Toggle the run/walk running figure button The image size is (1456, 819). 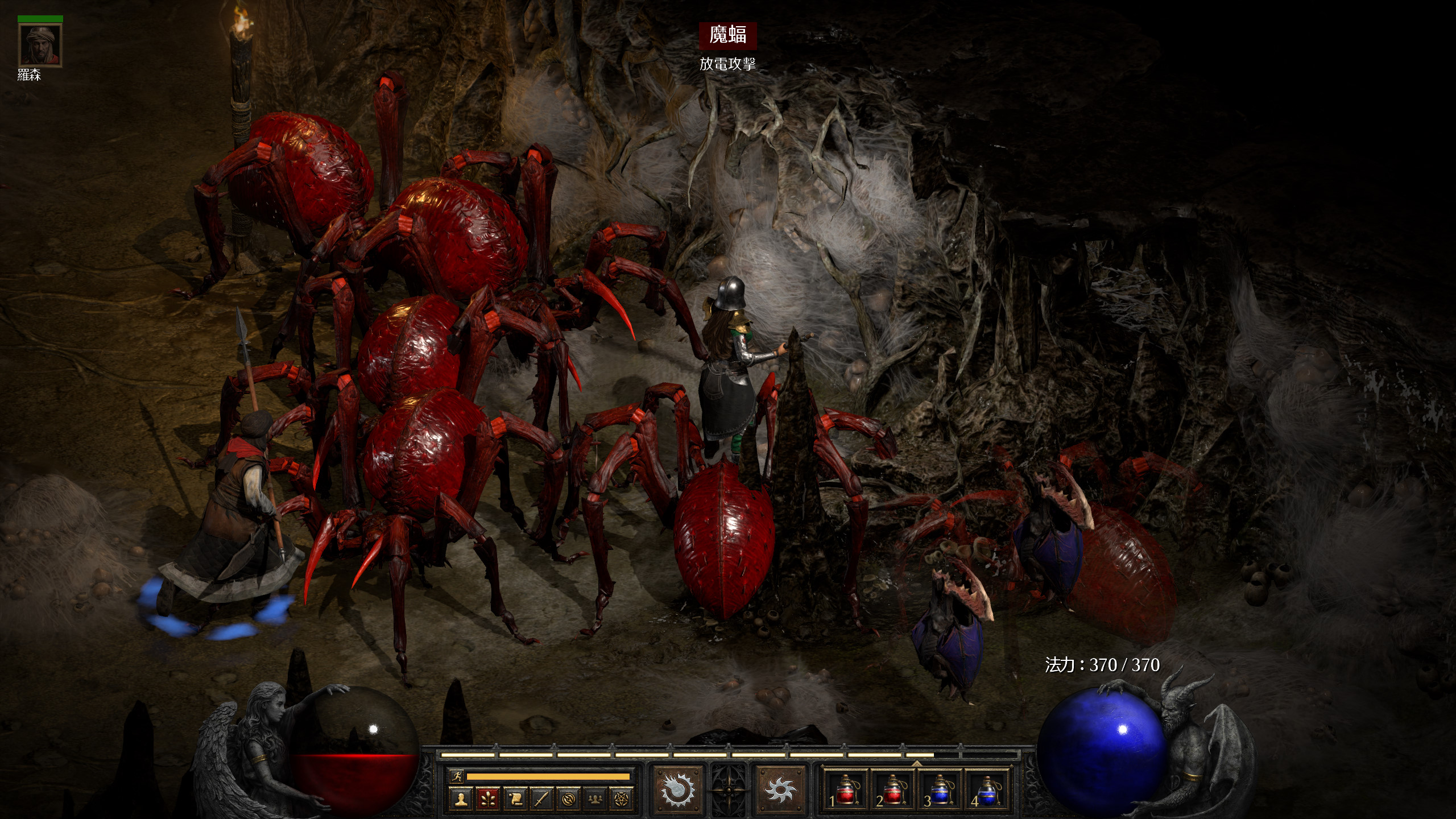[x=456, y=776]
